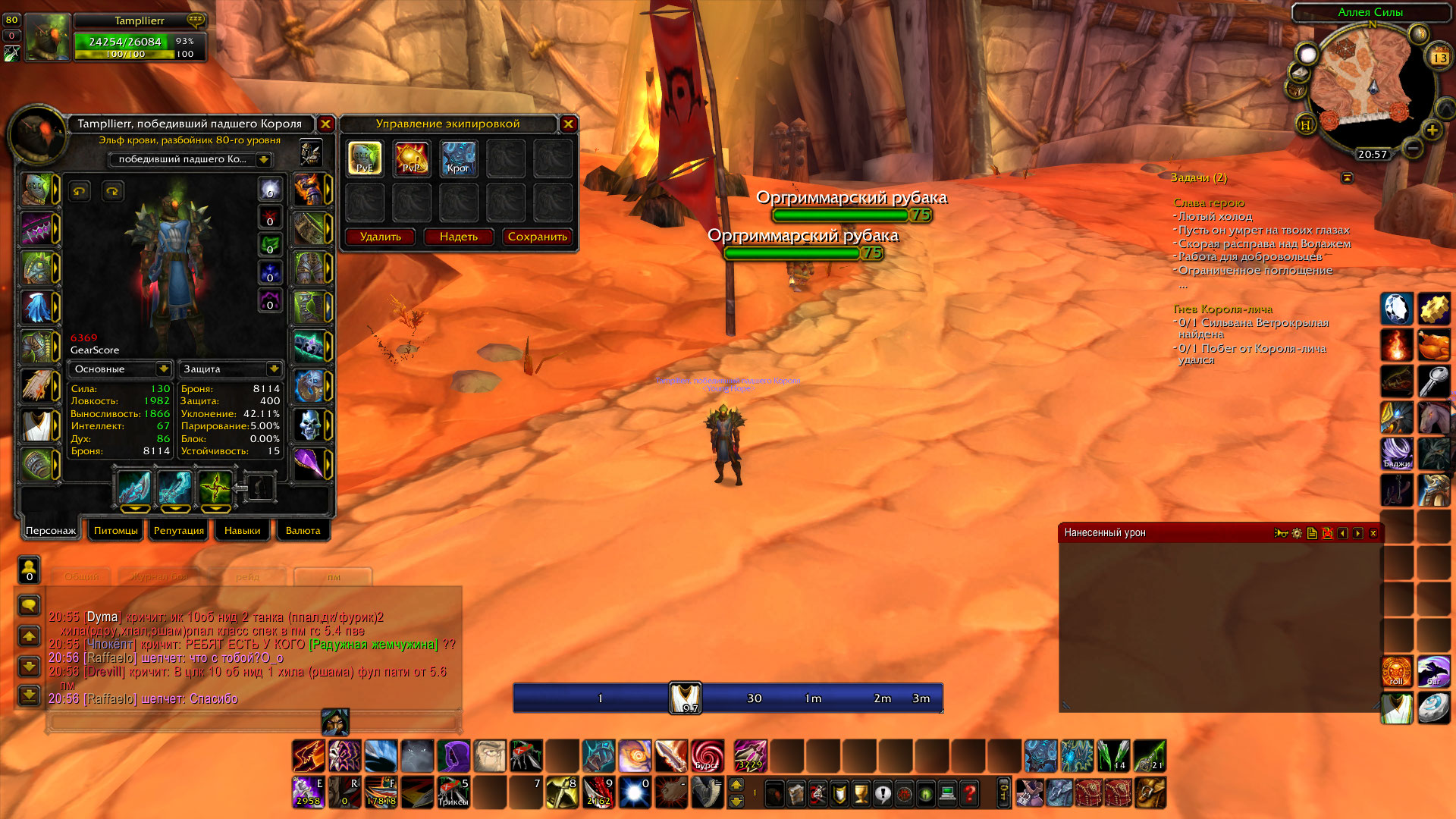Zoom out the minimap
Screen dimensions: 1456x819
1411,147
